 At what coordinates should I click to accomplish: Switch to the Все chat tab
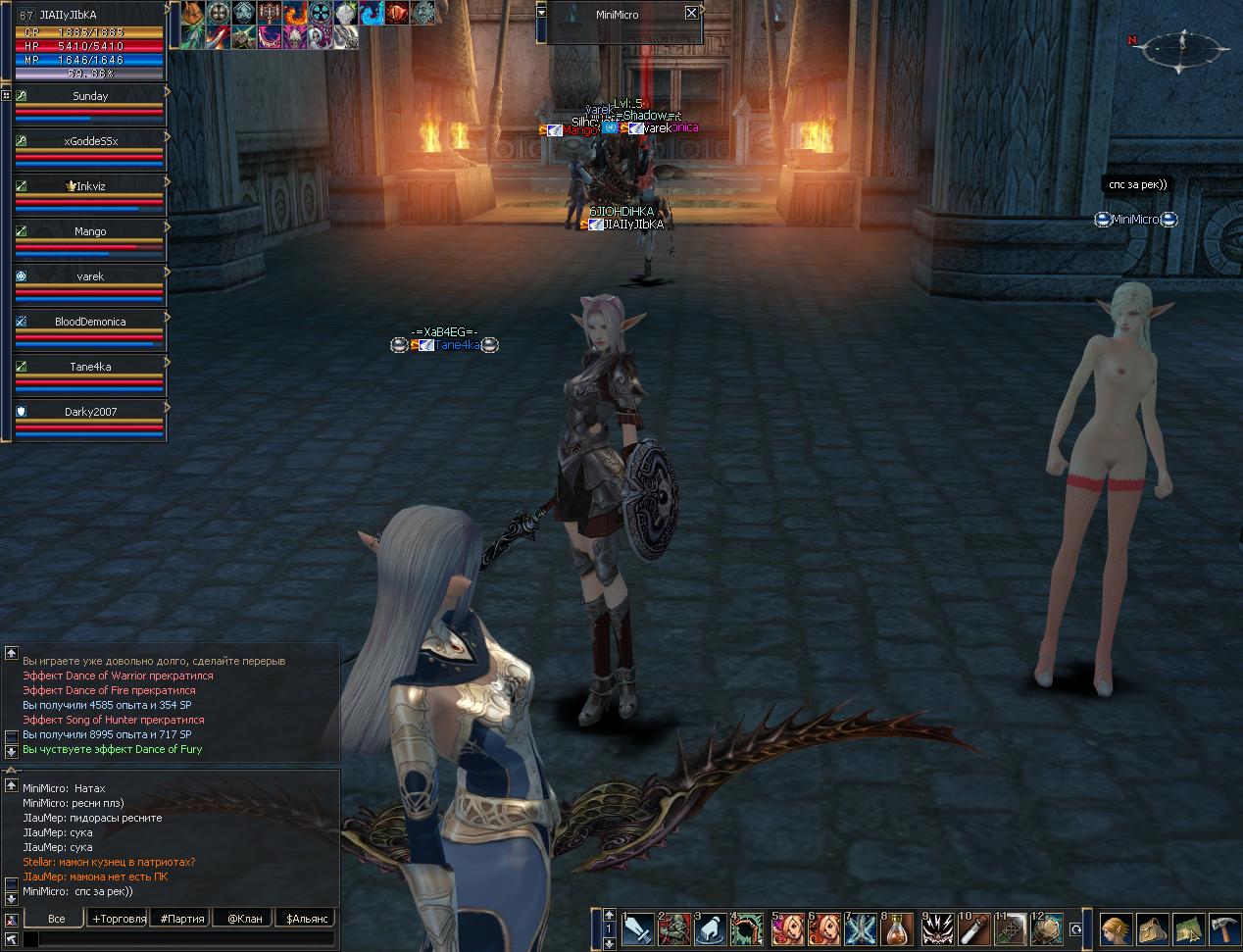(x=56, y=919)
